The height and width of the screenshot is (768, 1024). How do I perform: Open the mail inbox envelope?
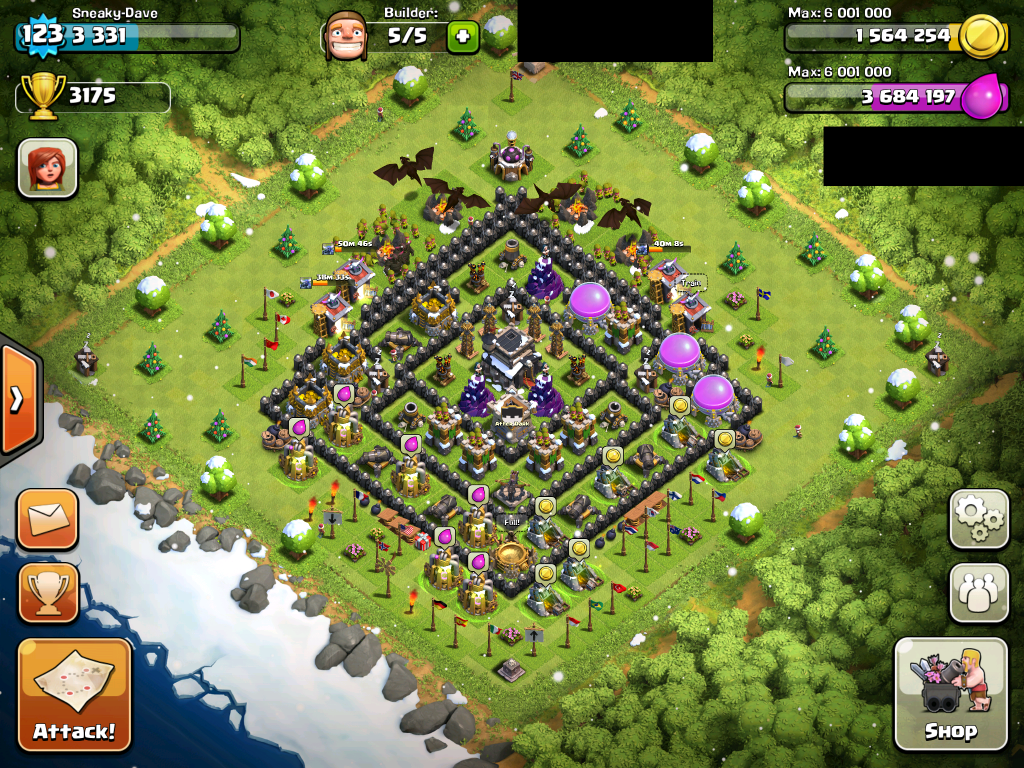(47, 519)
